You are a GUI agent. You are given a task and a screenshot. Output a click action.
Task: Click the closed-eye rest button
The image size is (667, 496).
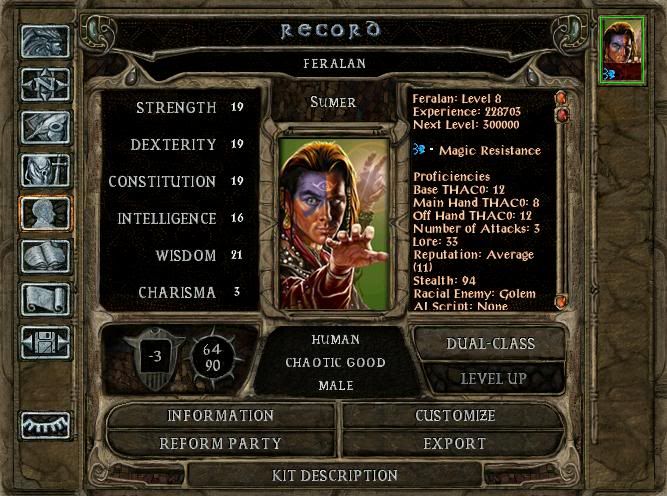(45, 425)
